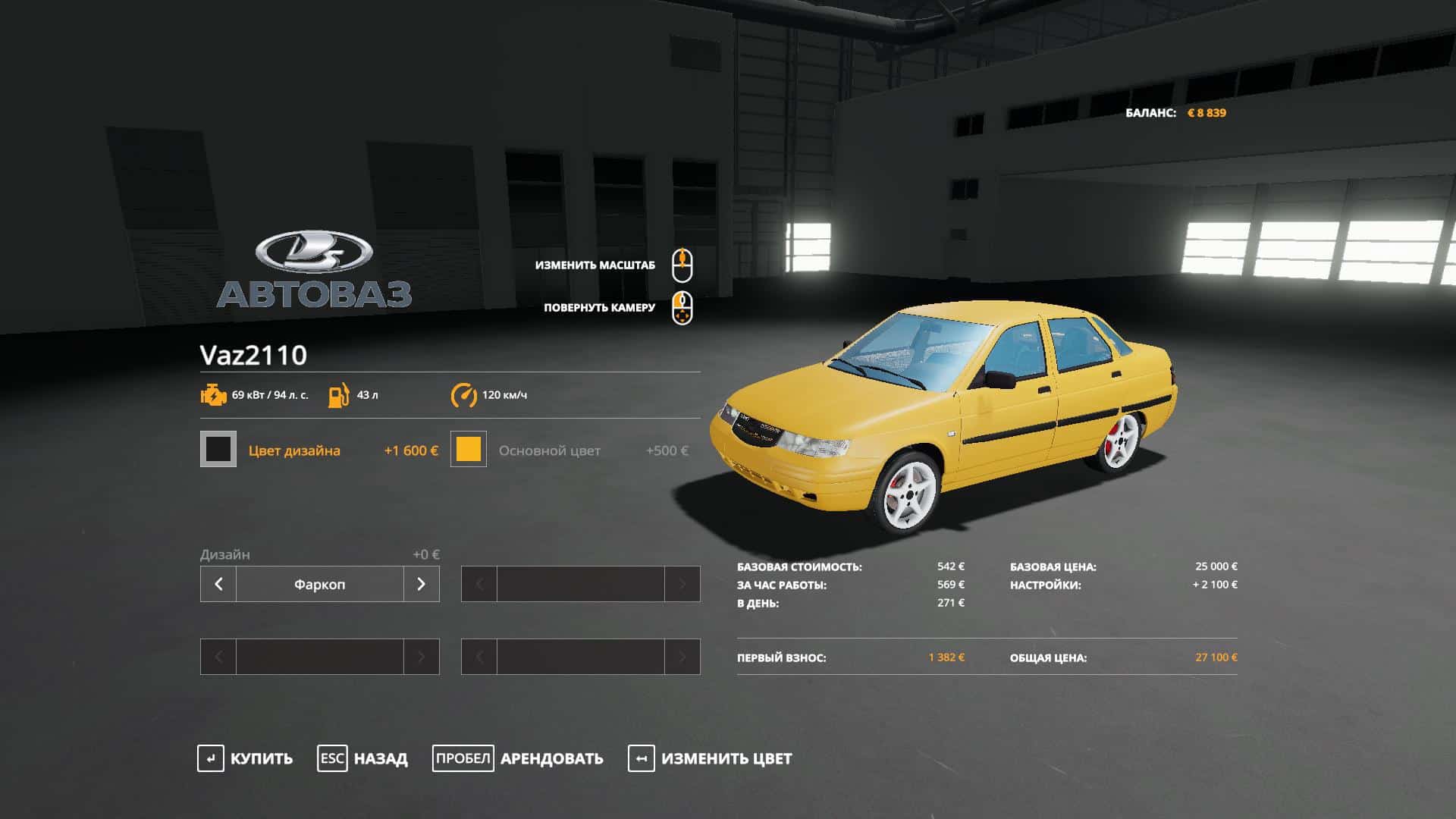Select the black Цвет дизайна swatch
This screenshot has height=819, width=1456.
tap(218, 450)
